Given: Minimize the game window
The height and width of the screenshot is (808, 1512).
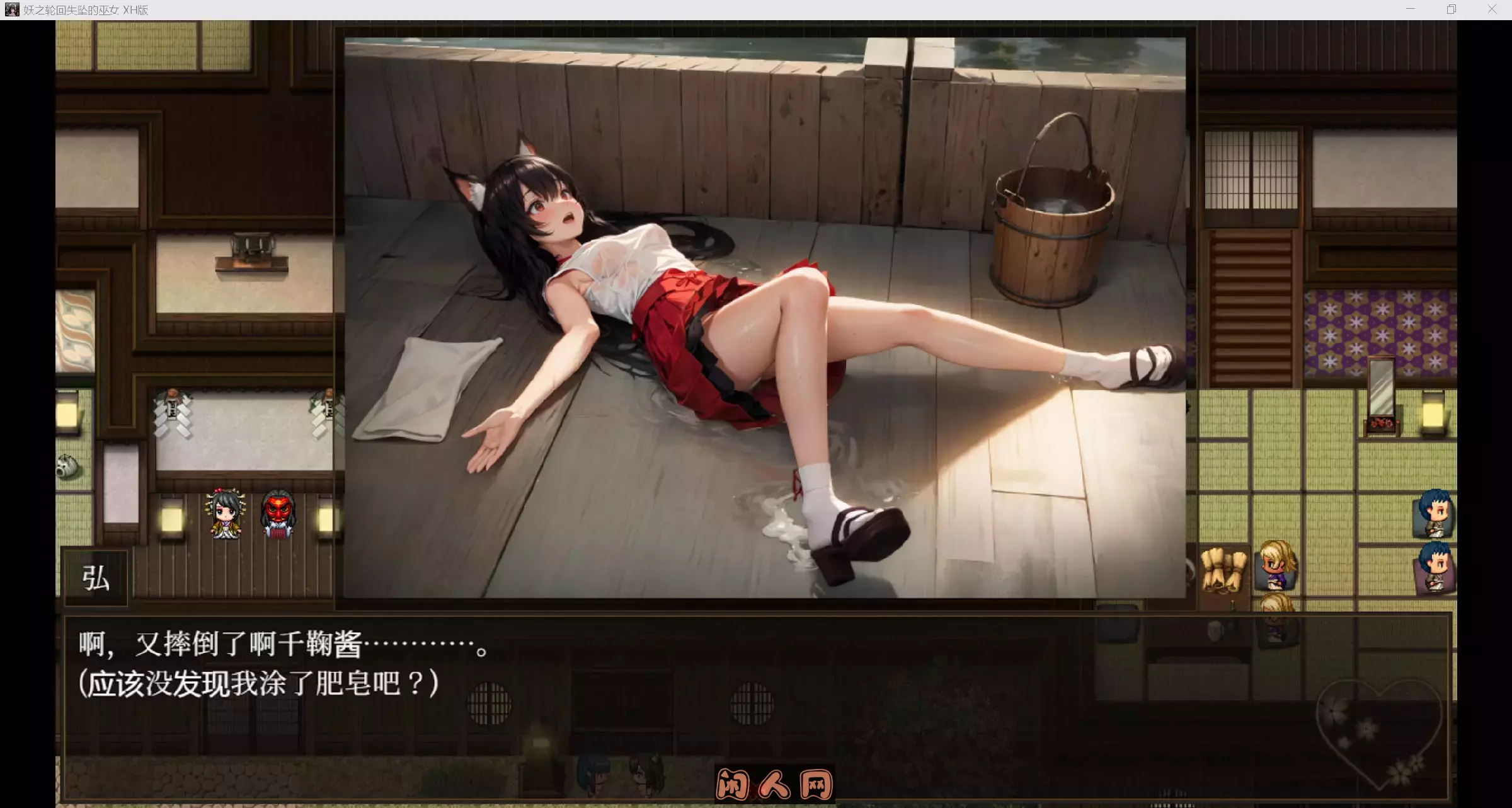Looking at the screenshot, I should point(1411,9).
